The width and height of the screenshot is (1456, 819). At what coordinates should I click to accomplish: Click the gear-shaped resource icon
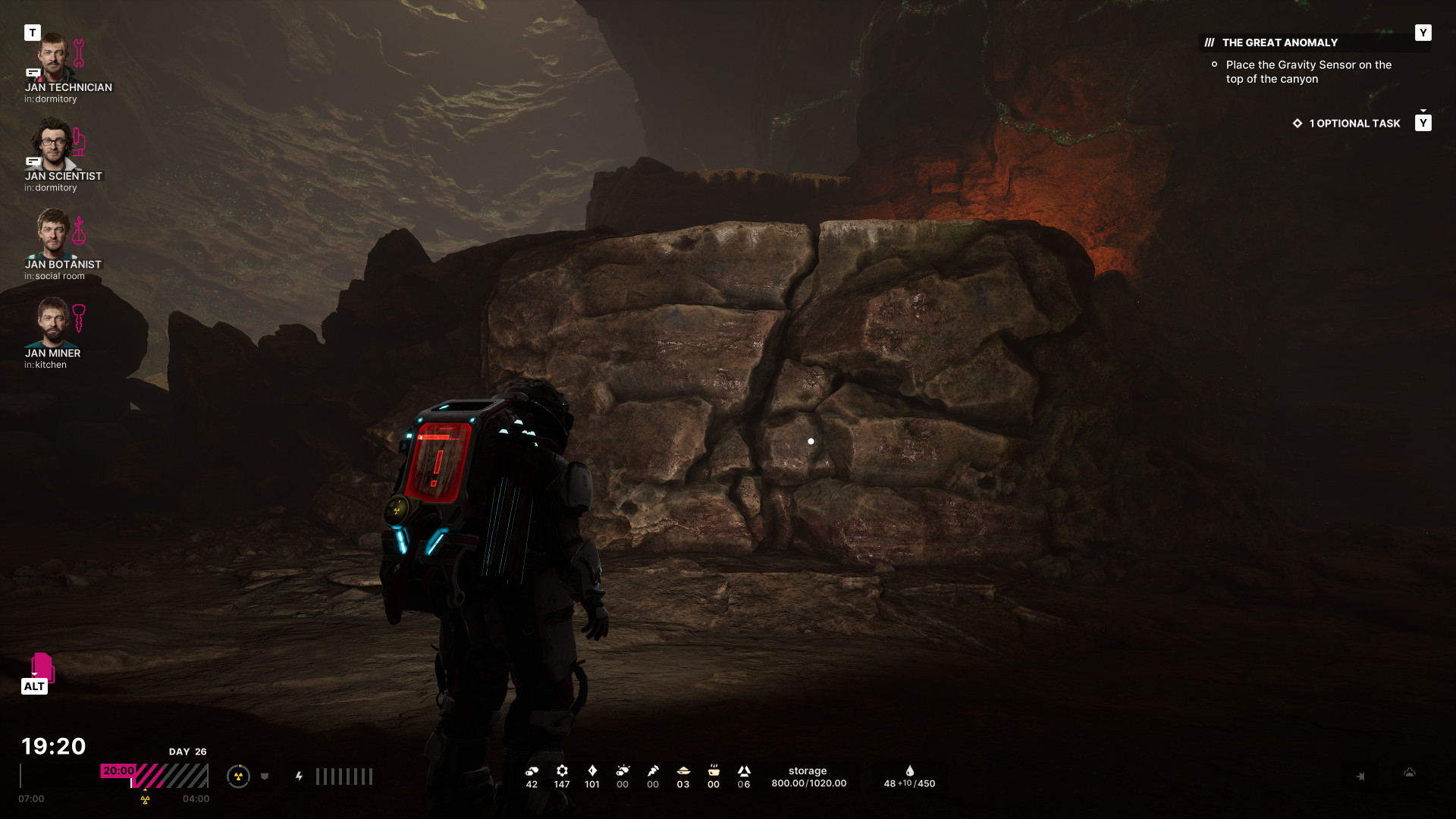[x=562, y=770]
